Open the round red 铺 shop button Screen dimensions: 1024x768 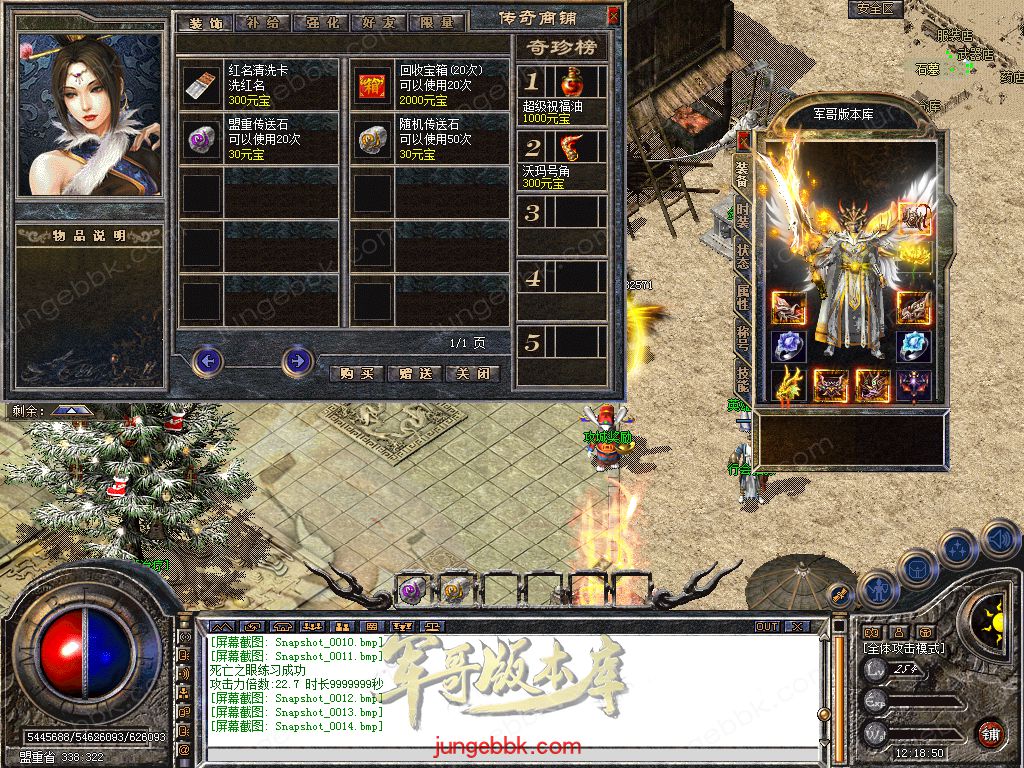point(989,733)
